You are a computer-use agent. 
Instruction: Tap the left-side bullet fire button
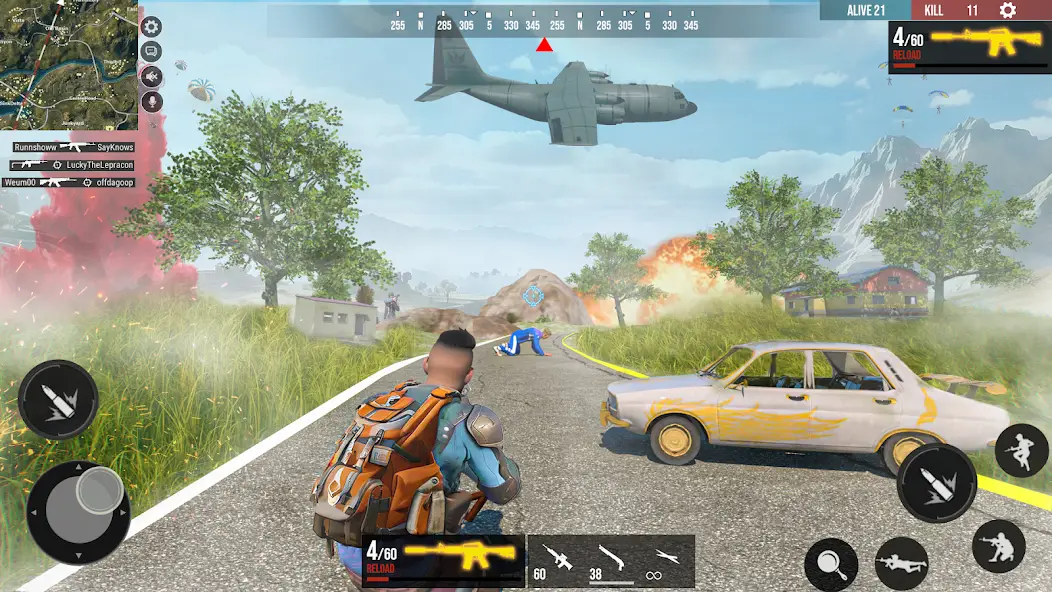tap(57, 399)
